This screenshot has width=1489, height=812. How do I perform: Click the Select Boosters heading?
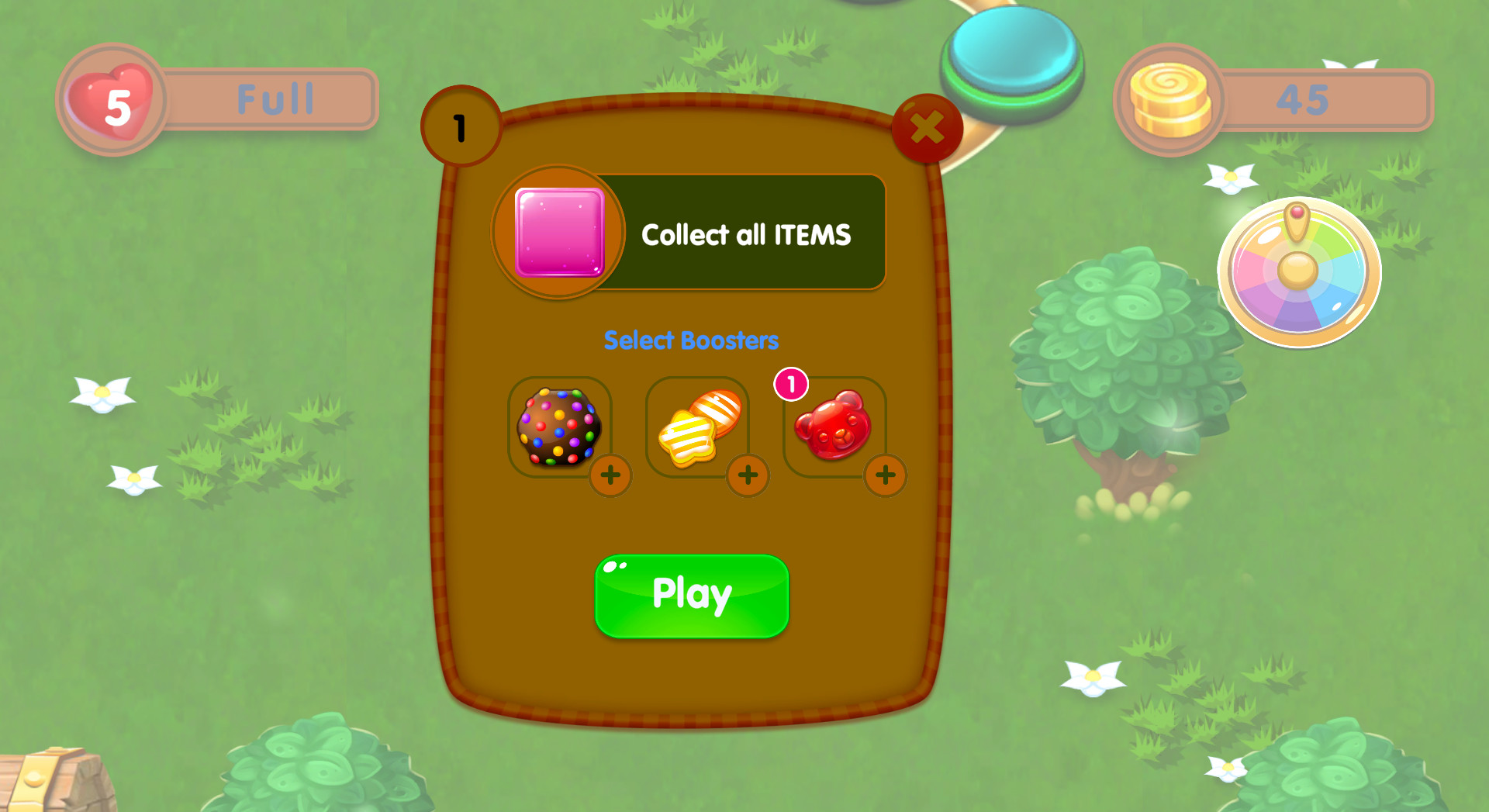click(x=692, y=339)
